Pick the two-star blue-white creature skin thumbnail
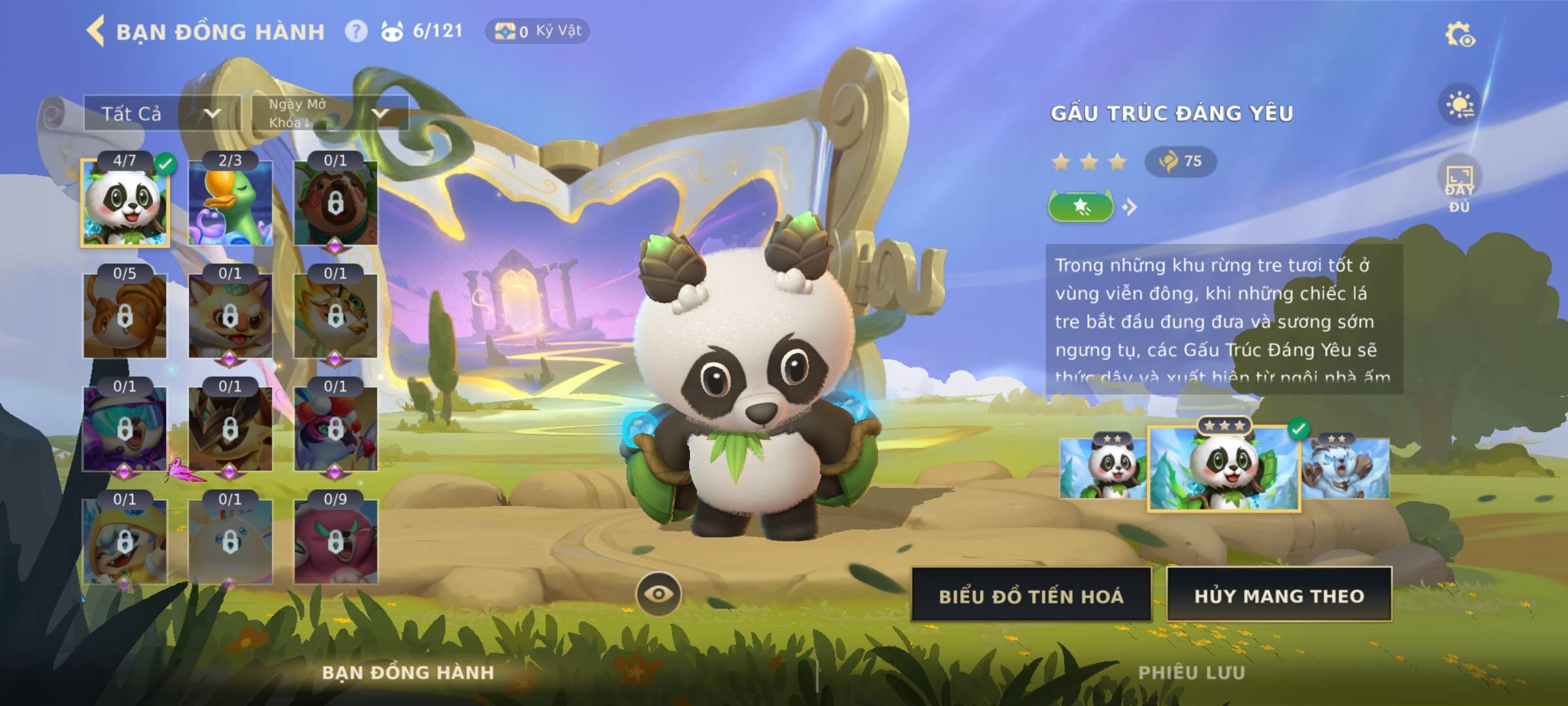Image resolution: width=1568 pixels, height=706 pixels. point(1346,468)
